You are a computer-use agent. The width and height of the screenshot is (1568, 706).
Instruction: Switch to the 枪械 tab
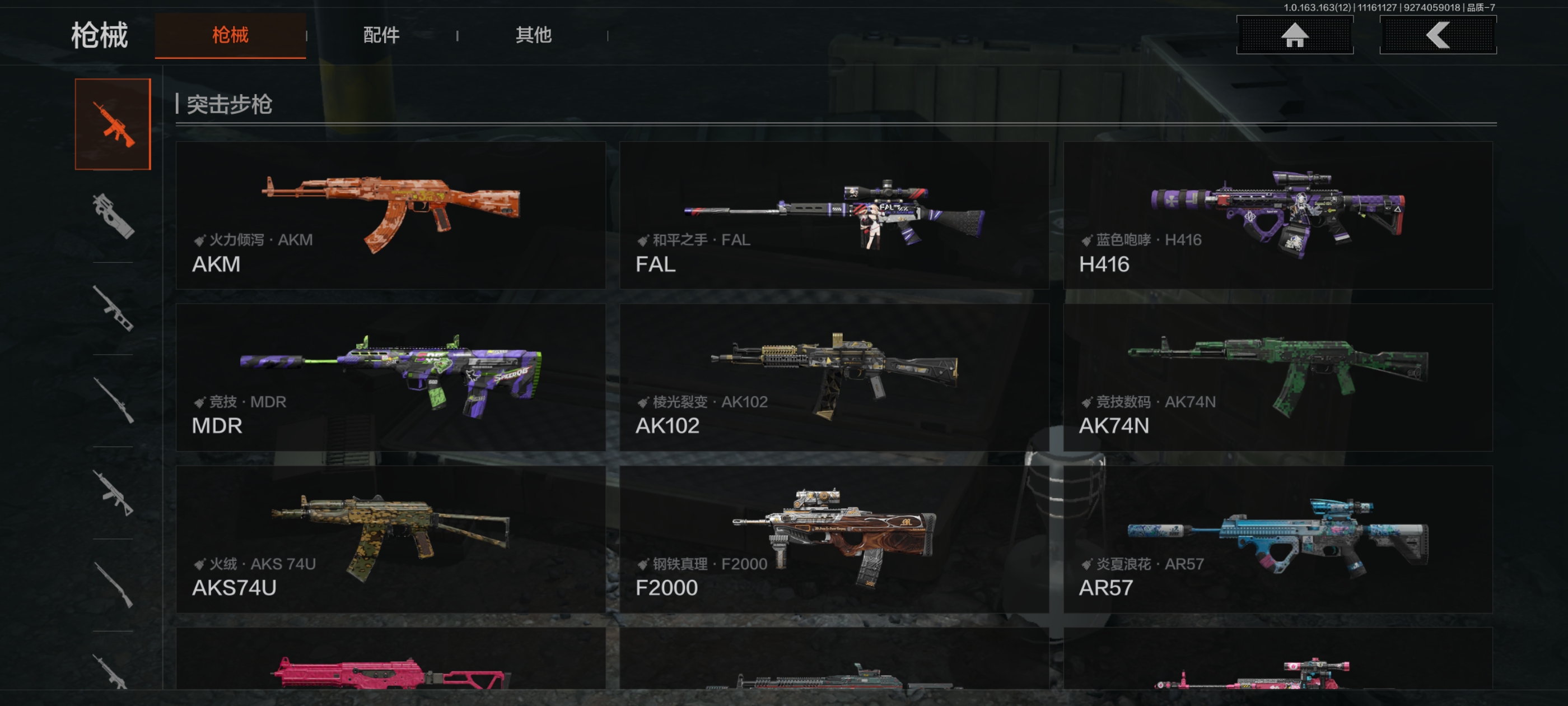pyautogui.click(x=230, y=35)
